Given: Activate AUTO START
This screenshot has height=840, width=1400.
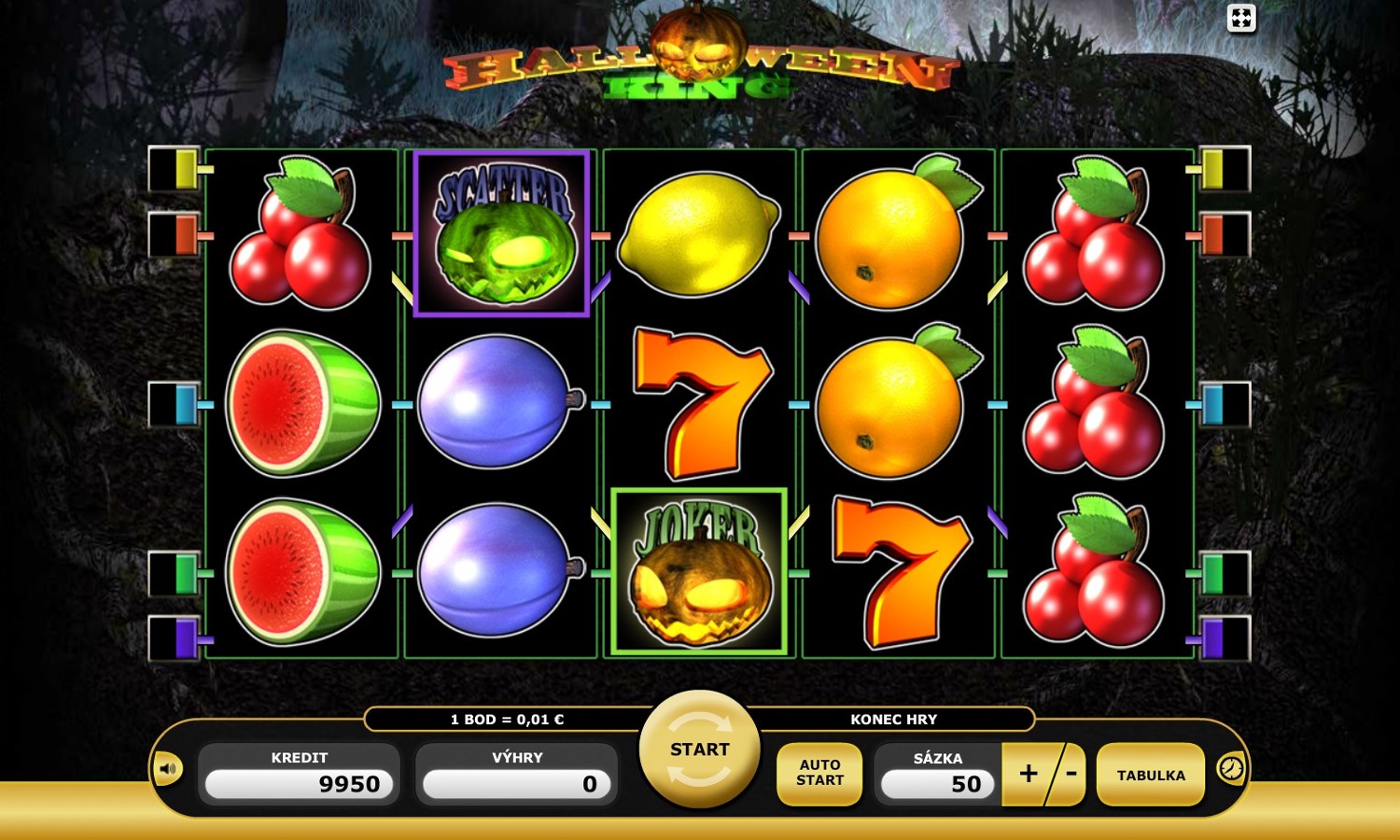Looking at the screenshot, I should [x=819, y=773].
